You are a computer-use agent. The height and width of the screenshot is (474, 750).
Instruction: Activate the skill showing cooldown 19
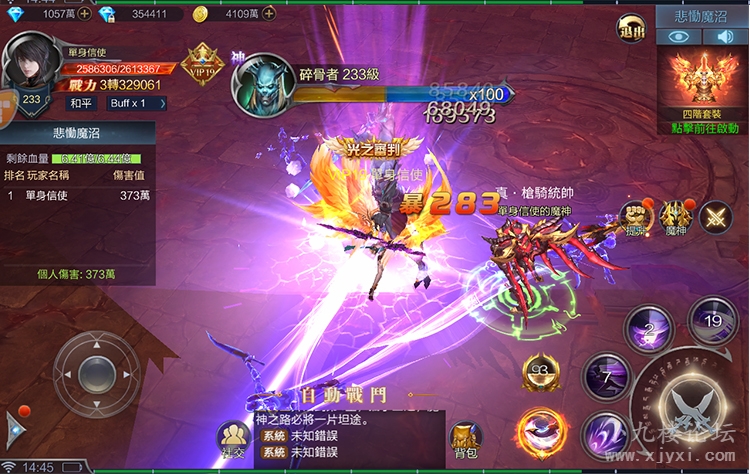[x=712, y=320]
